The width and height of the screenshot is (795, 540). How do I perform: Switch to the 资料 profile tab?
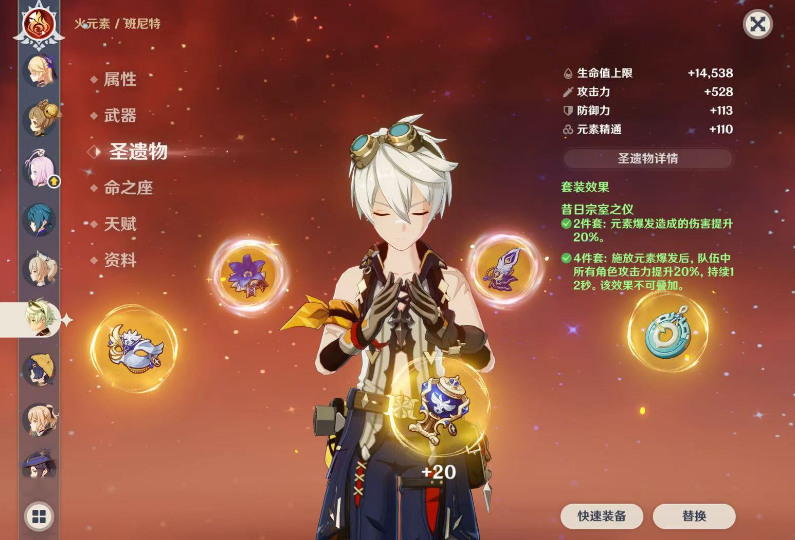coord(119,260)
